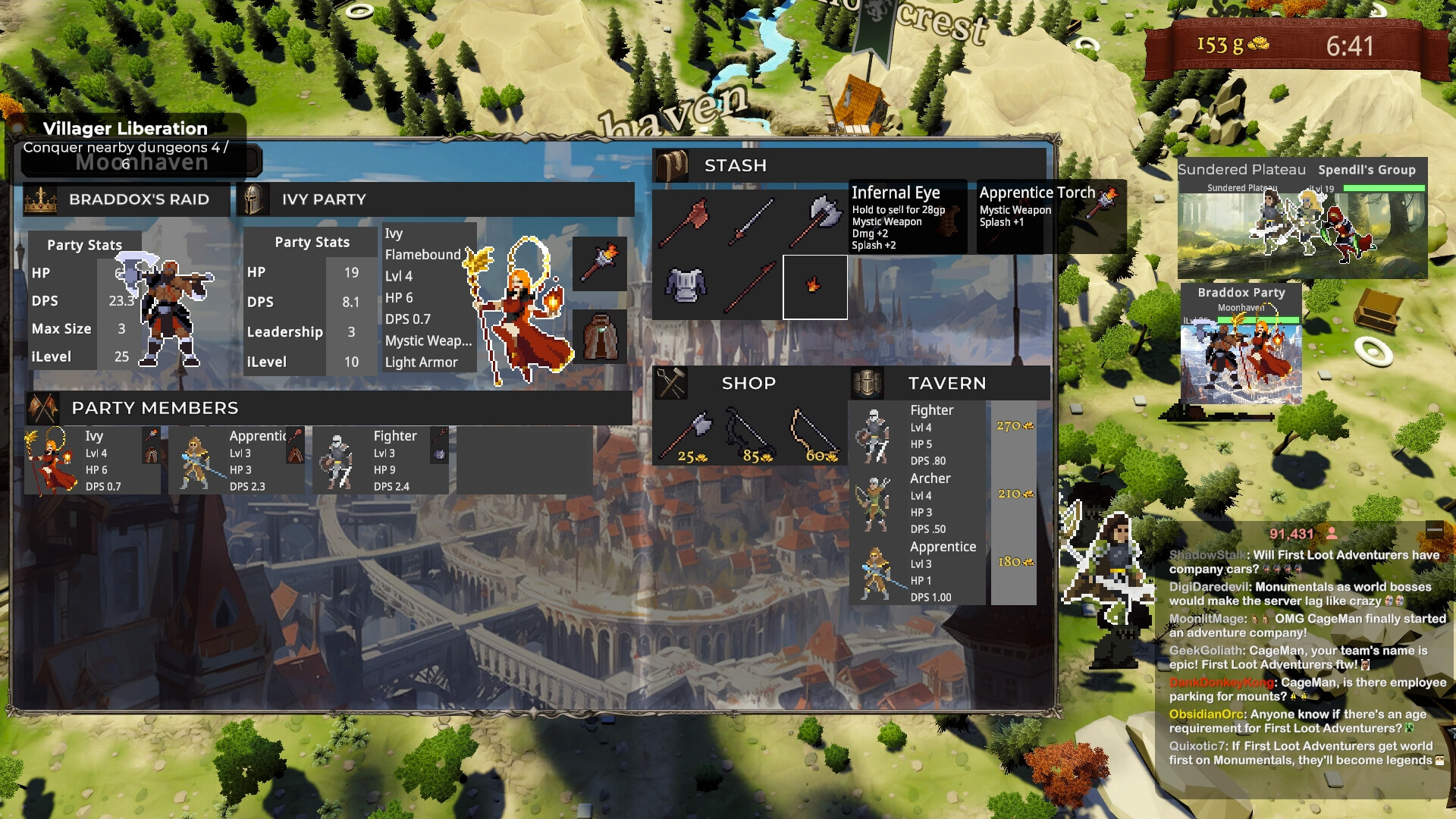Image resolution: width=1456 pixels, height=819 pixels.
Task: Hire the Fighter for 270 gold
Action: click(1014, 427)
